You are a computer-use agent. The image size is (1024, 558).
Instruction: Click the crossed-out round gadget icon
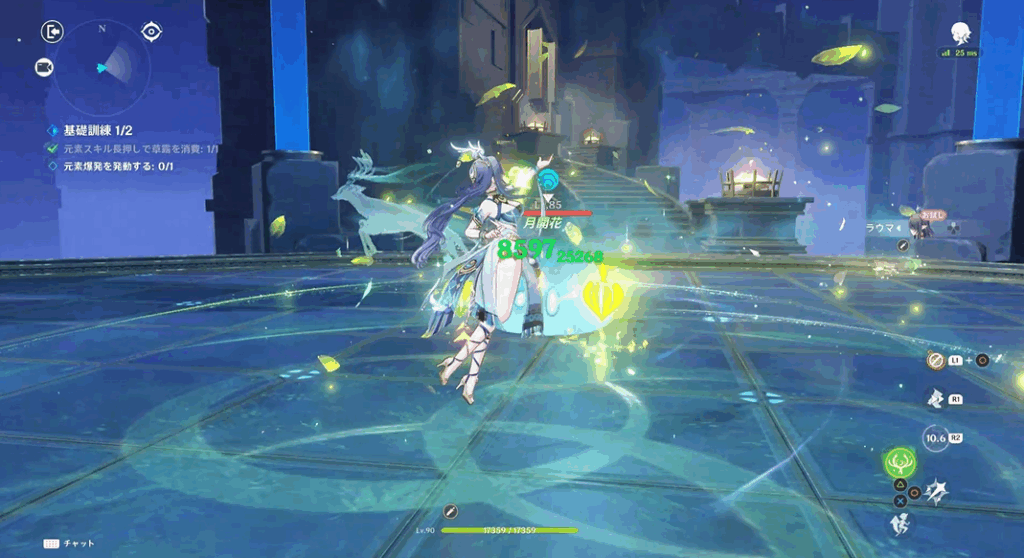936,360
